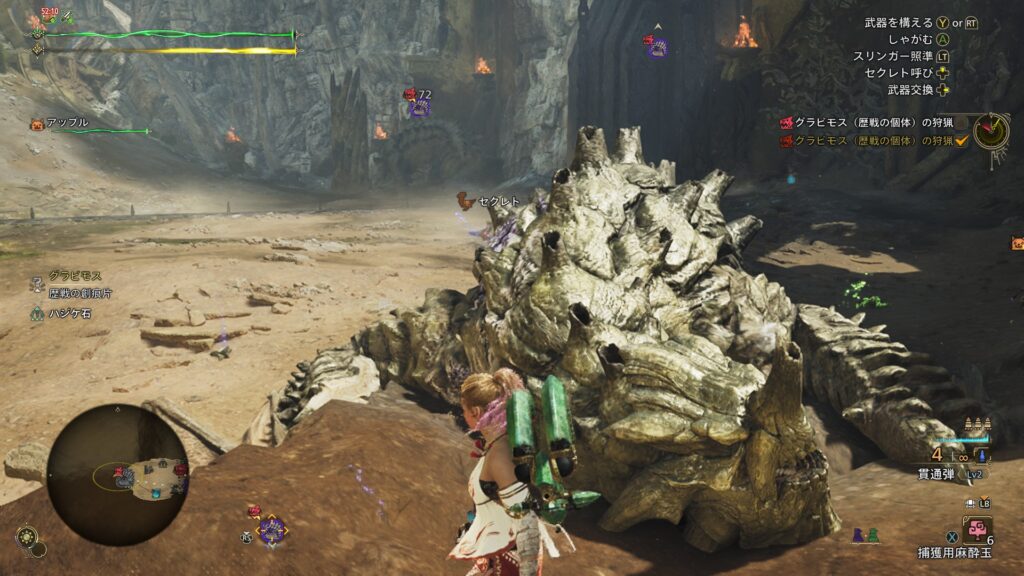1024x576 pixels.
Task: Click the quest timer clock icon
Action: (x=991, y=131)
